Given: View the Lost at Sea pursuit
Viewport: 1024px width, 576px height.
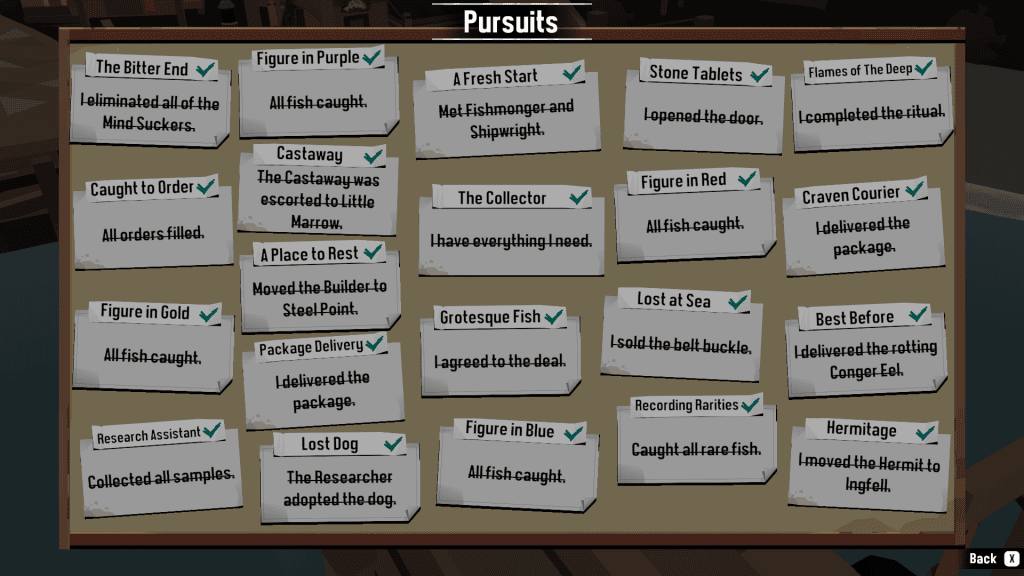Looking at the screenshot, I should (681, 335).
